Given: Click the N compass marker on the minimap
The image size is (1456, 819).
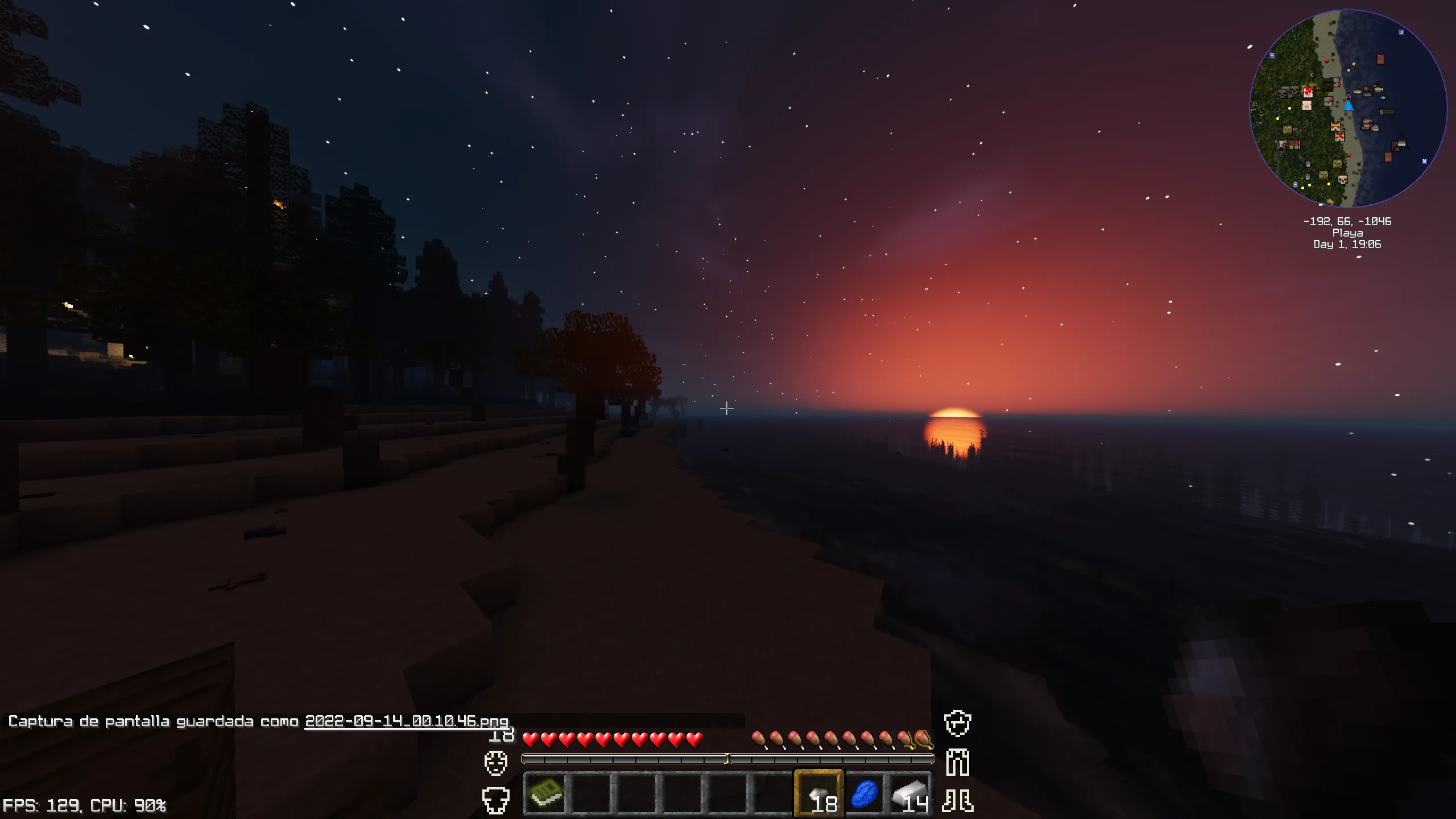Looking at the screenshot, I should [1424, 161].
